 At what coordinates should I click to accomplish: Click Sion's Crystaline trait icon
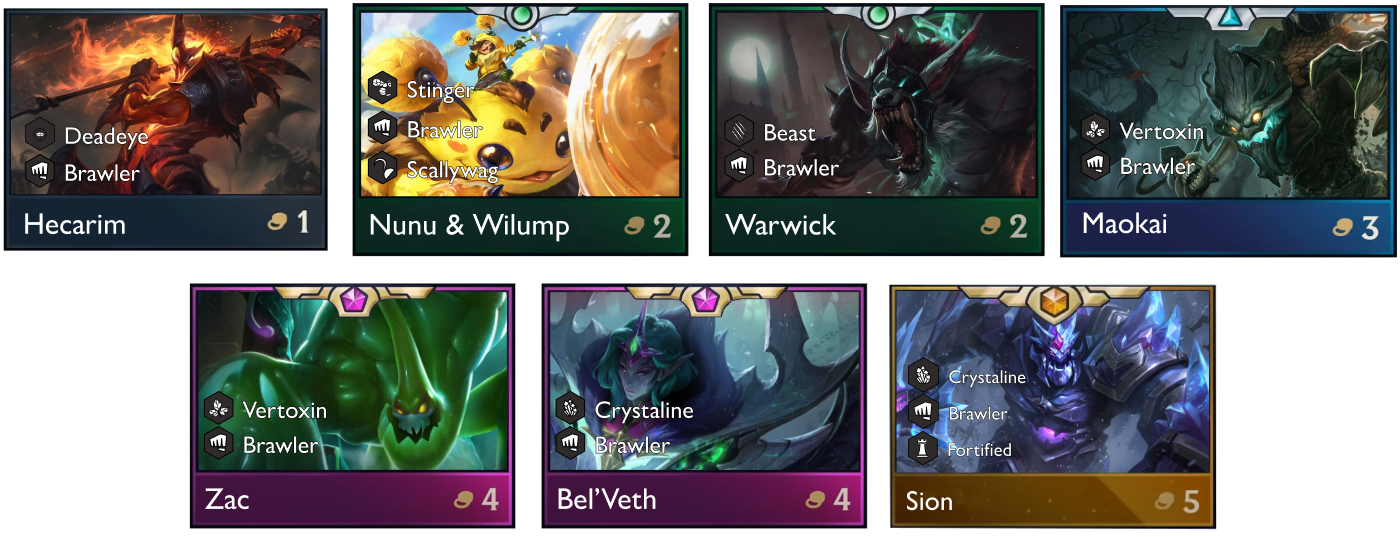click(922, 377)
